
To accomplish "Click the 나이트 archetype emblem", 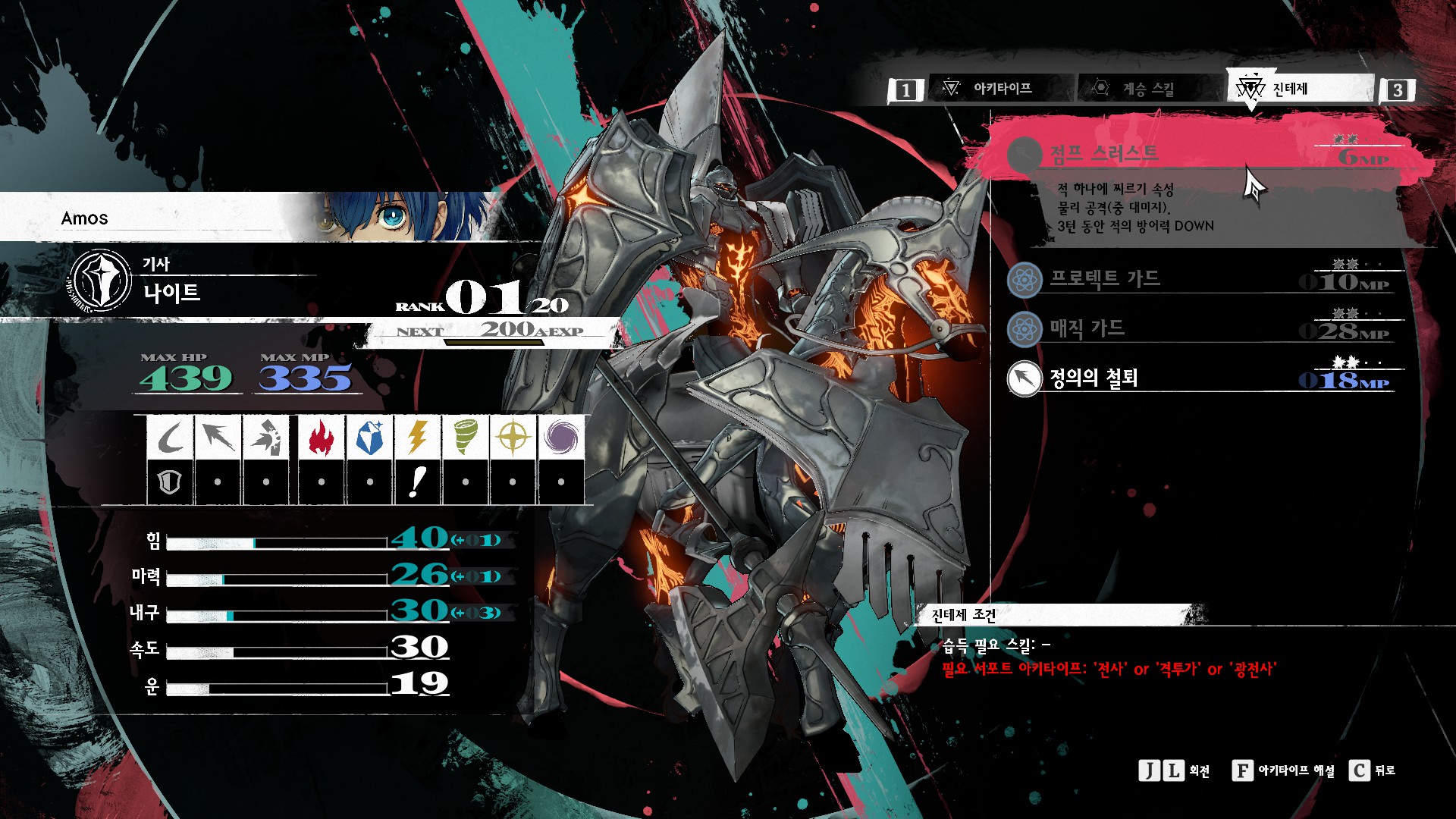I will 101,281.
